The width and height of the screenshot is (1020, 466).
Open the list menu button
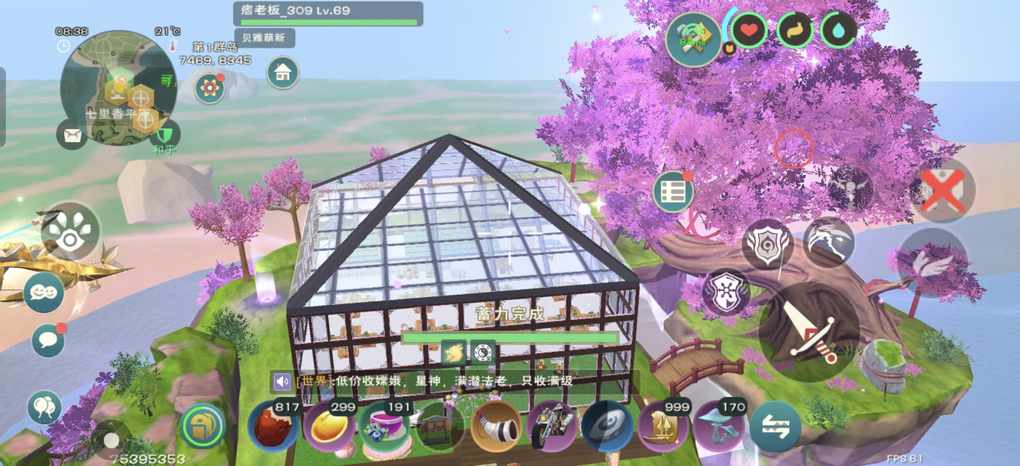click(x=674, y=191)
